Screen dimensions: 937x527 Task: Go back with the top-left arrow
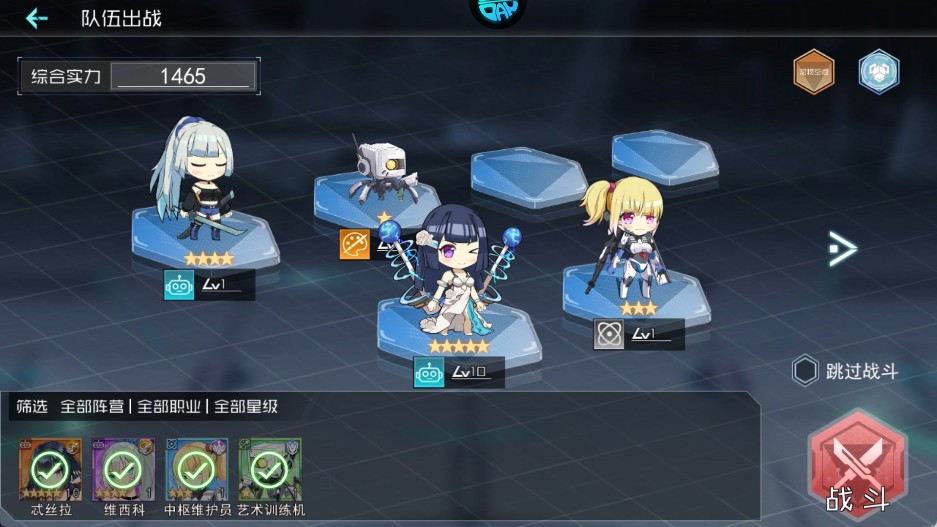(37, 18)
